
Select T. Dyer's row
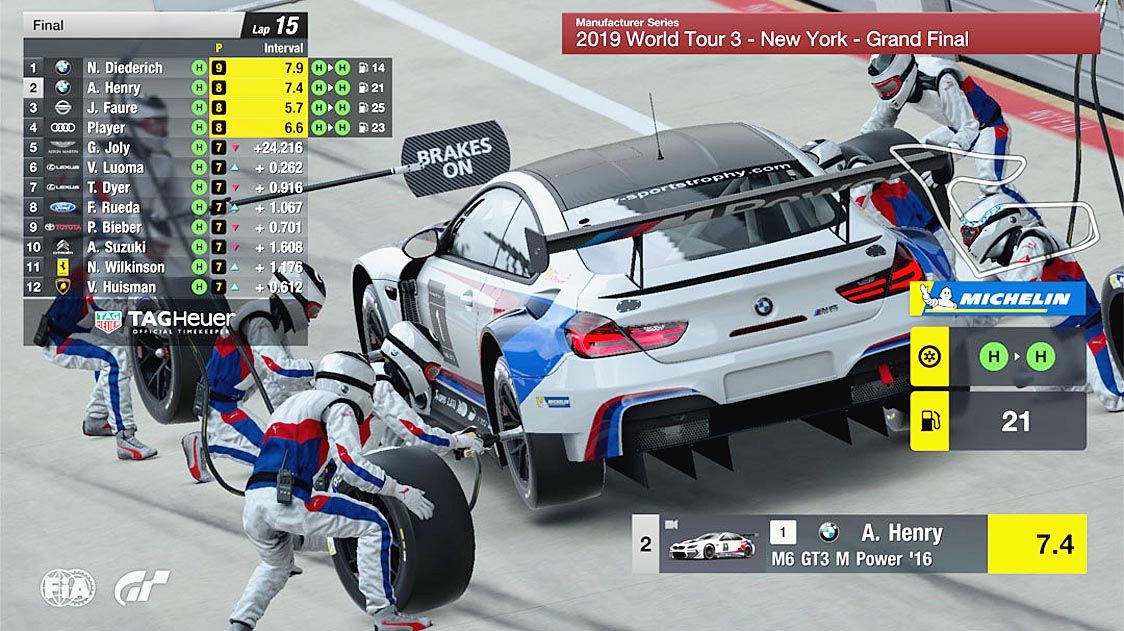pos(108,188)
